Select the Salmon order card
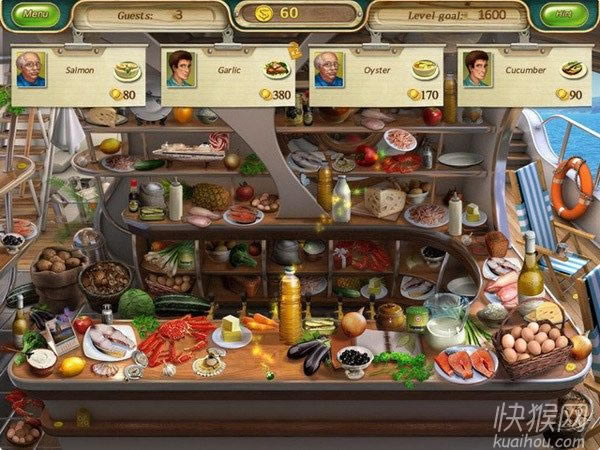 (78, 74)
